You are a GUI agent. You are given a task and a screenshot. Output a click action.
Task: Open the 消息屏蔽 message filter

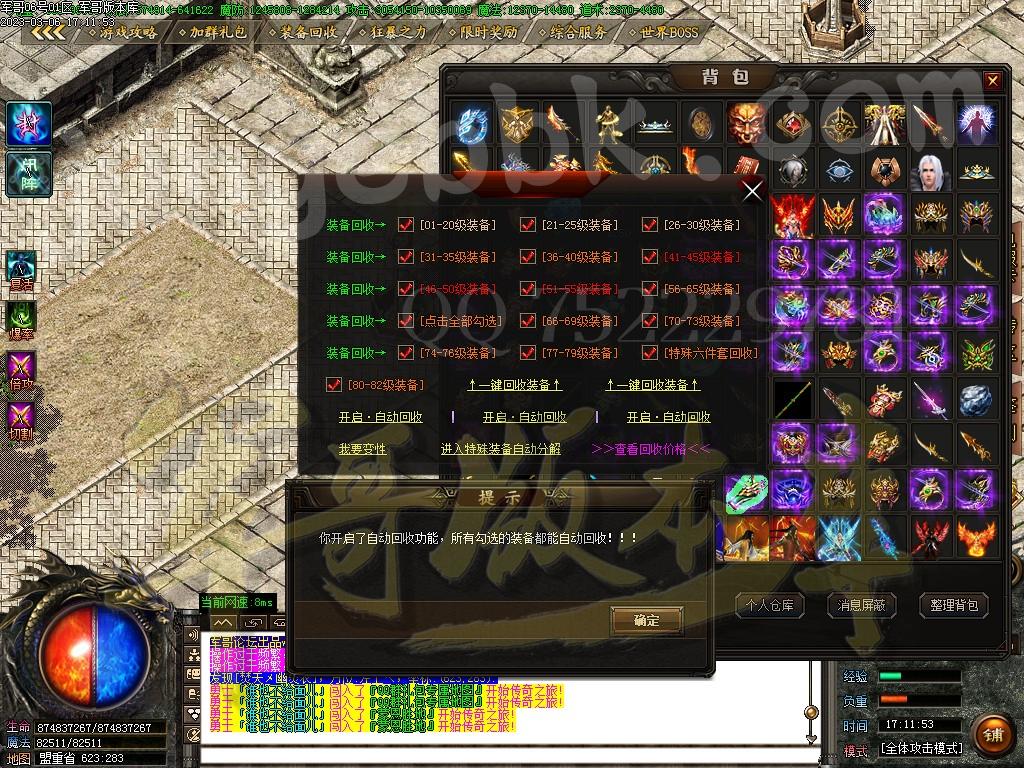click(x=861, y=605)
